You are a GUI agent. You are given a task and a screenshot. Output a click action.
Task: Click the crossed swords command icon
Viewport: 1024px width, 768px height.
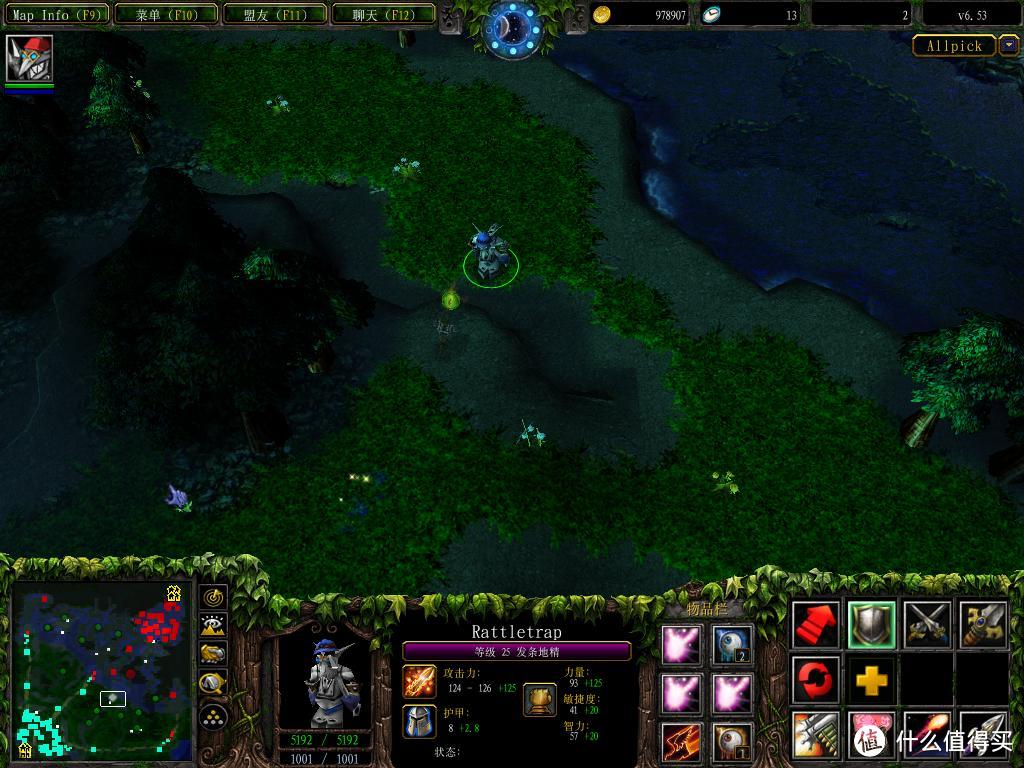[926, 625]
